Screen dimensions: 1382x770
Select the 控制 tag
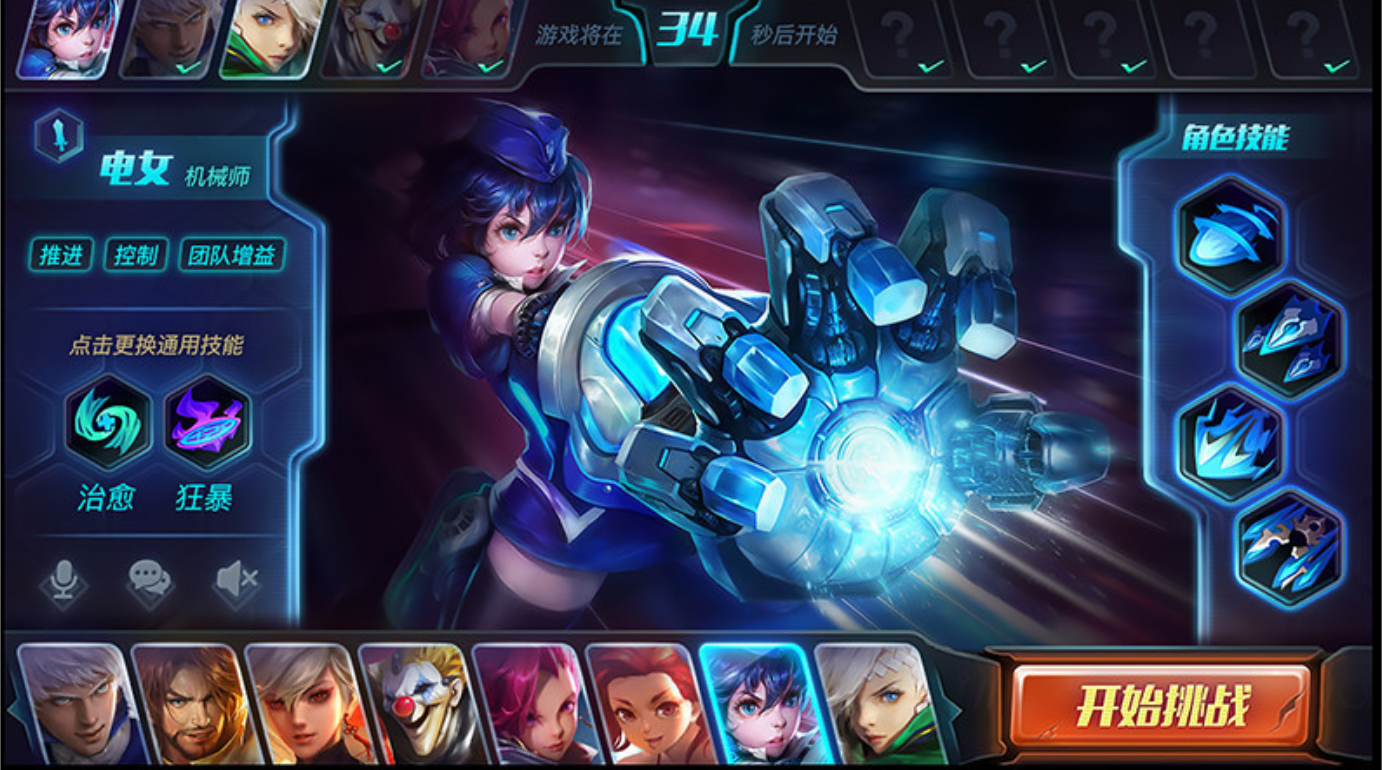(136, 255)
